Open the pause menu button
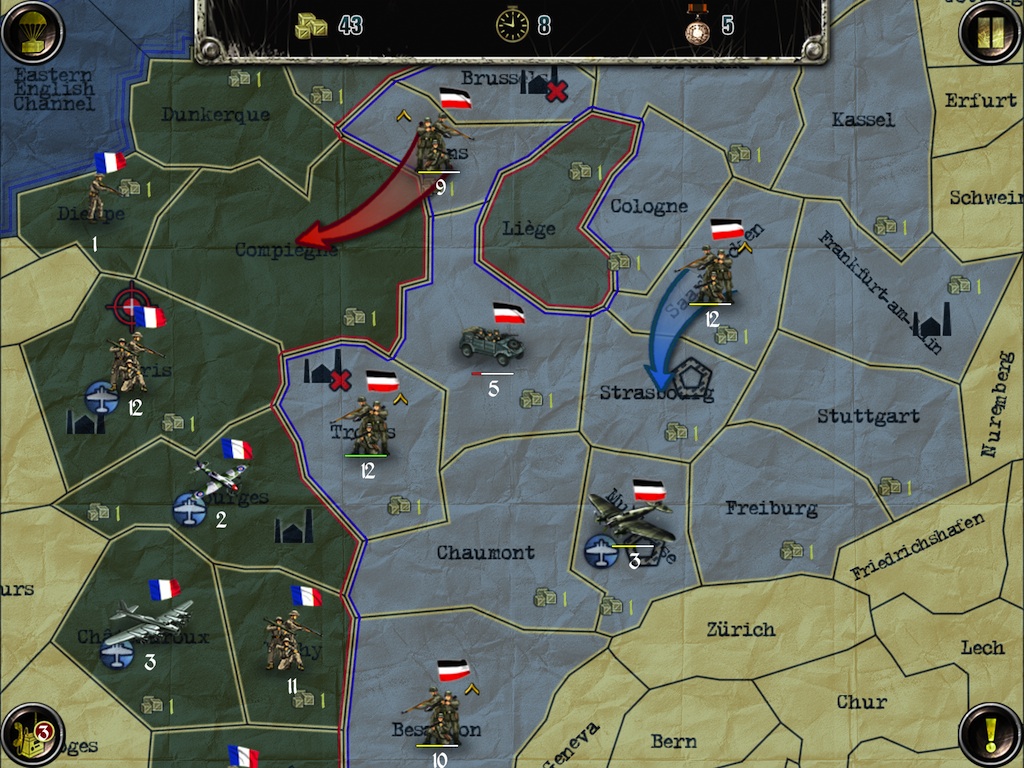 [x=990, y=33]
